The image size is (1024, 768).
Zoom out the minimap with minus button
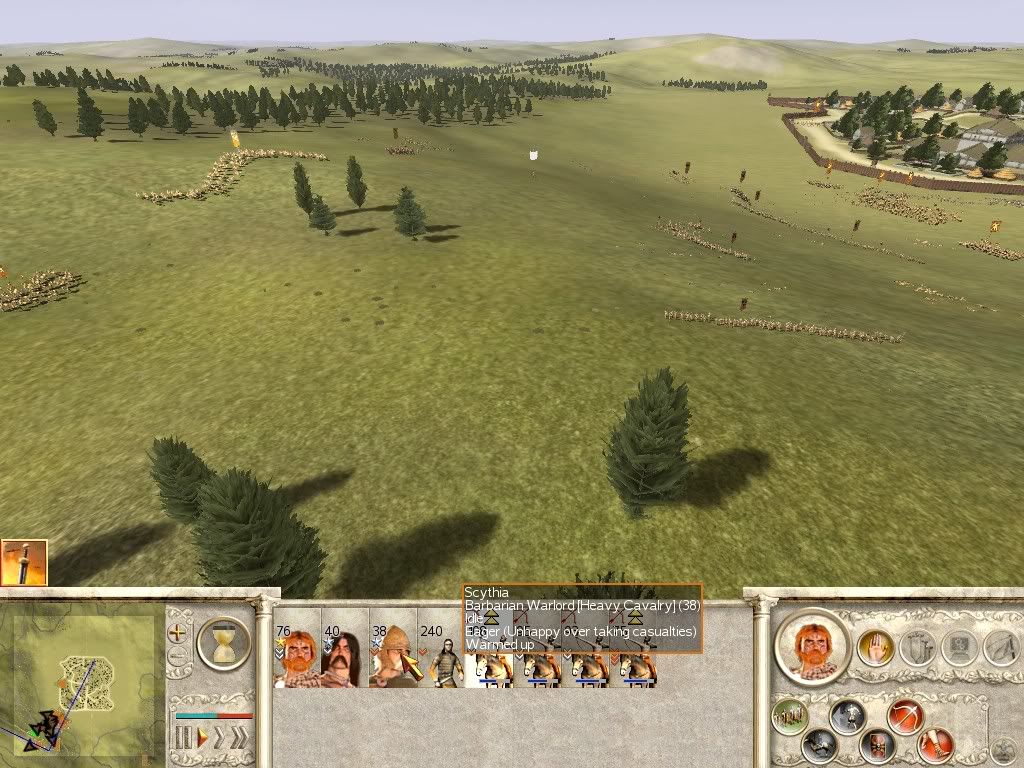179,657
